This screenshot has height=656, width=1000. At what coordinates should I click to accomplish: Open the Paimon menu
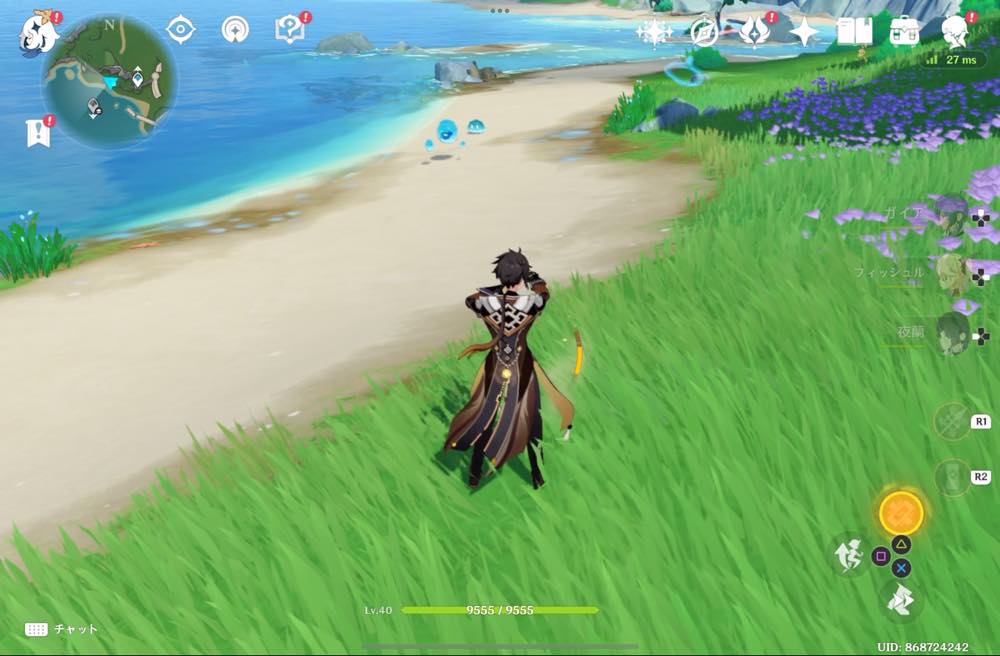coord(38,33)
